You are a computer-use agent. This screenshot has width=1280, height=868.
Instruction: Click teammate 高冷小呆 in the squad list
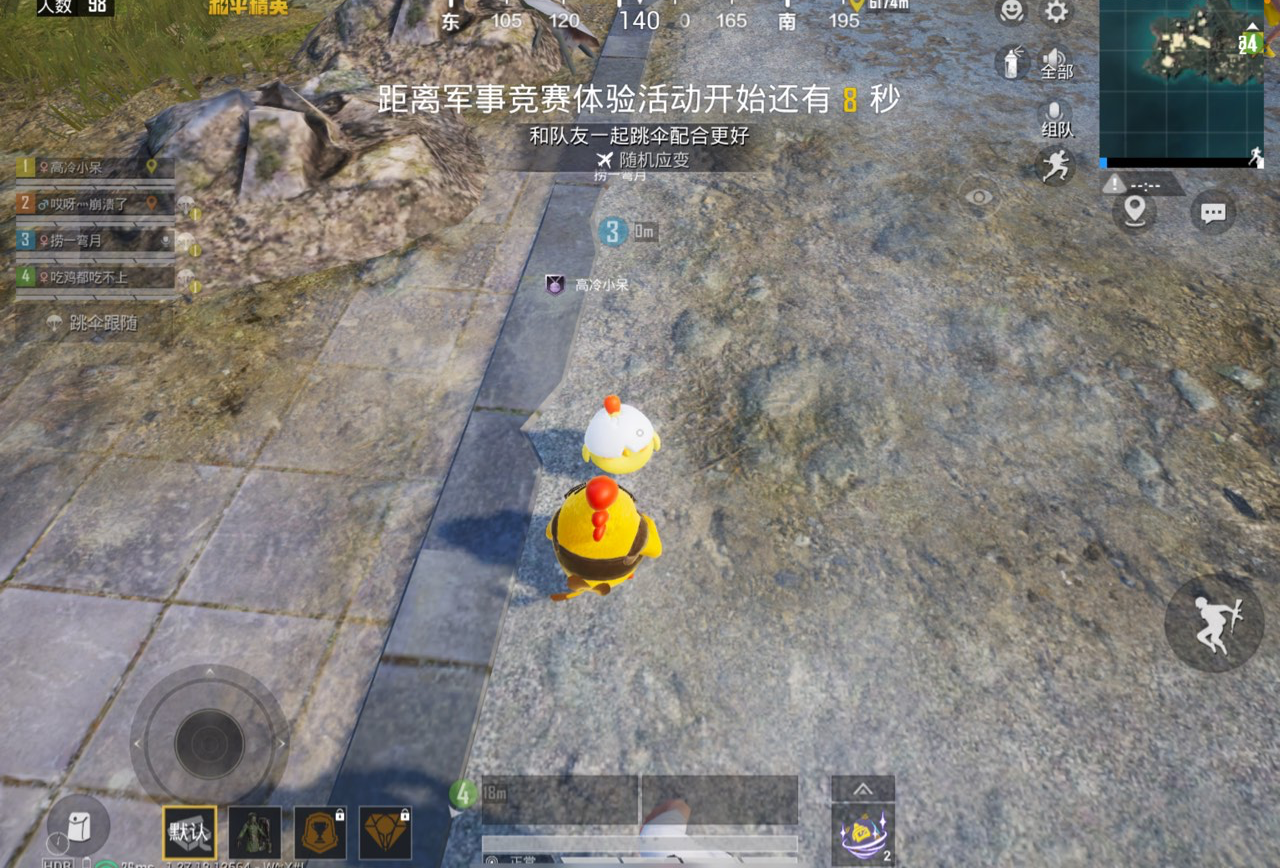tap(90, 167)
